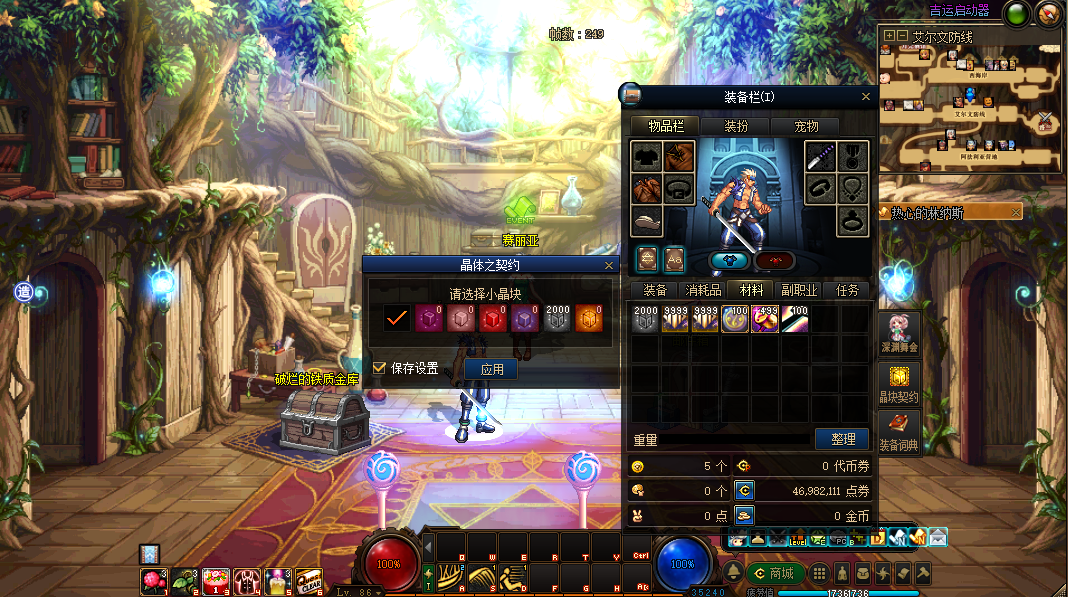1068x597 pixels.
Task: Open the 宠物 pet tab
Action: pyautogui.click(x=806, y=126)
